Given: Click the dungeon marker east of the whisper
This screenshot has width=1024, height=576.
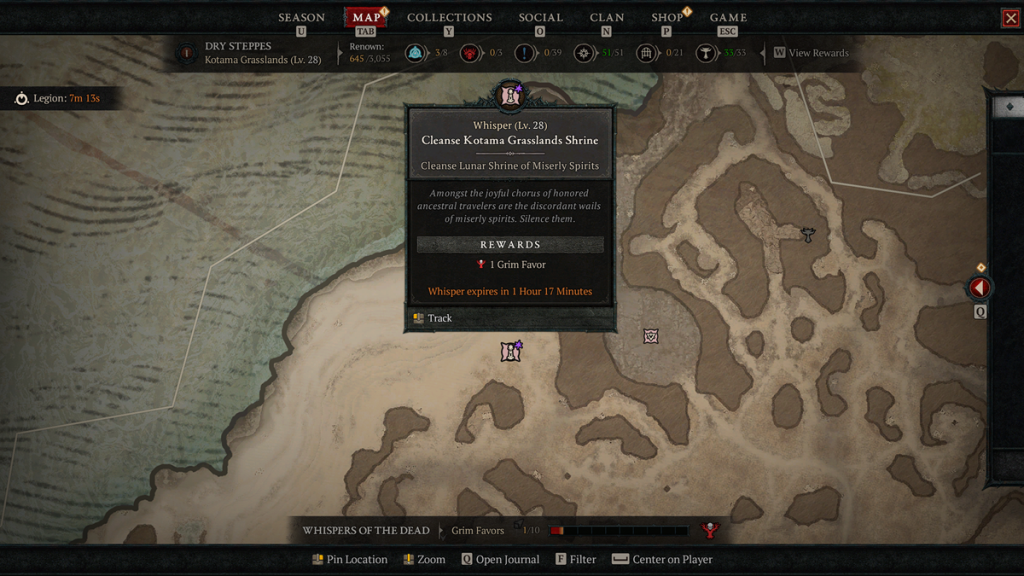Looking at the screenshot, I should click(x=651, y=336).
